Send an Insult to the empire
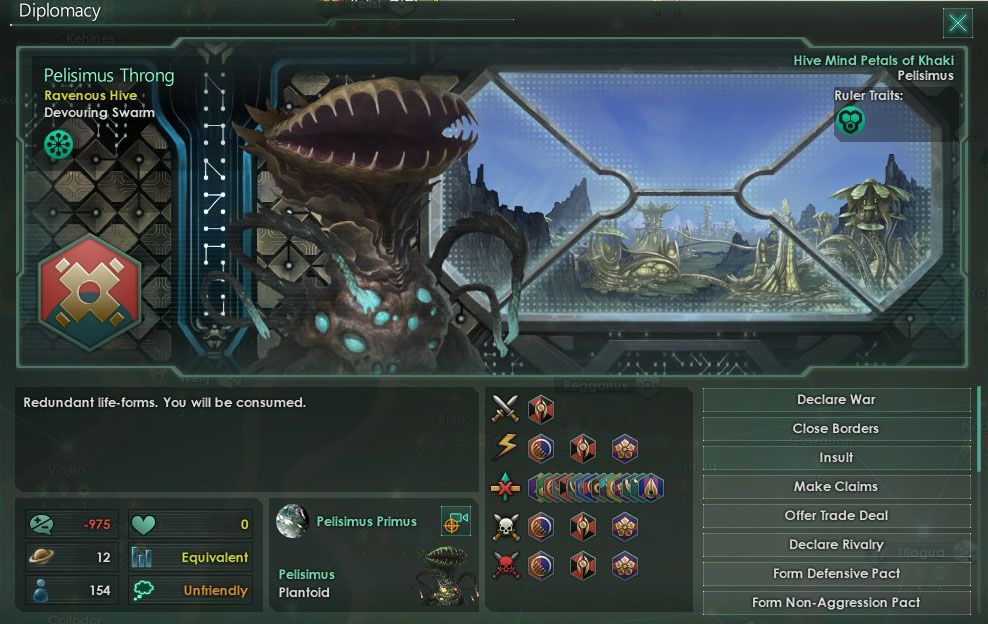Screen dimensions: 988x624 [x=836, y=458]
